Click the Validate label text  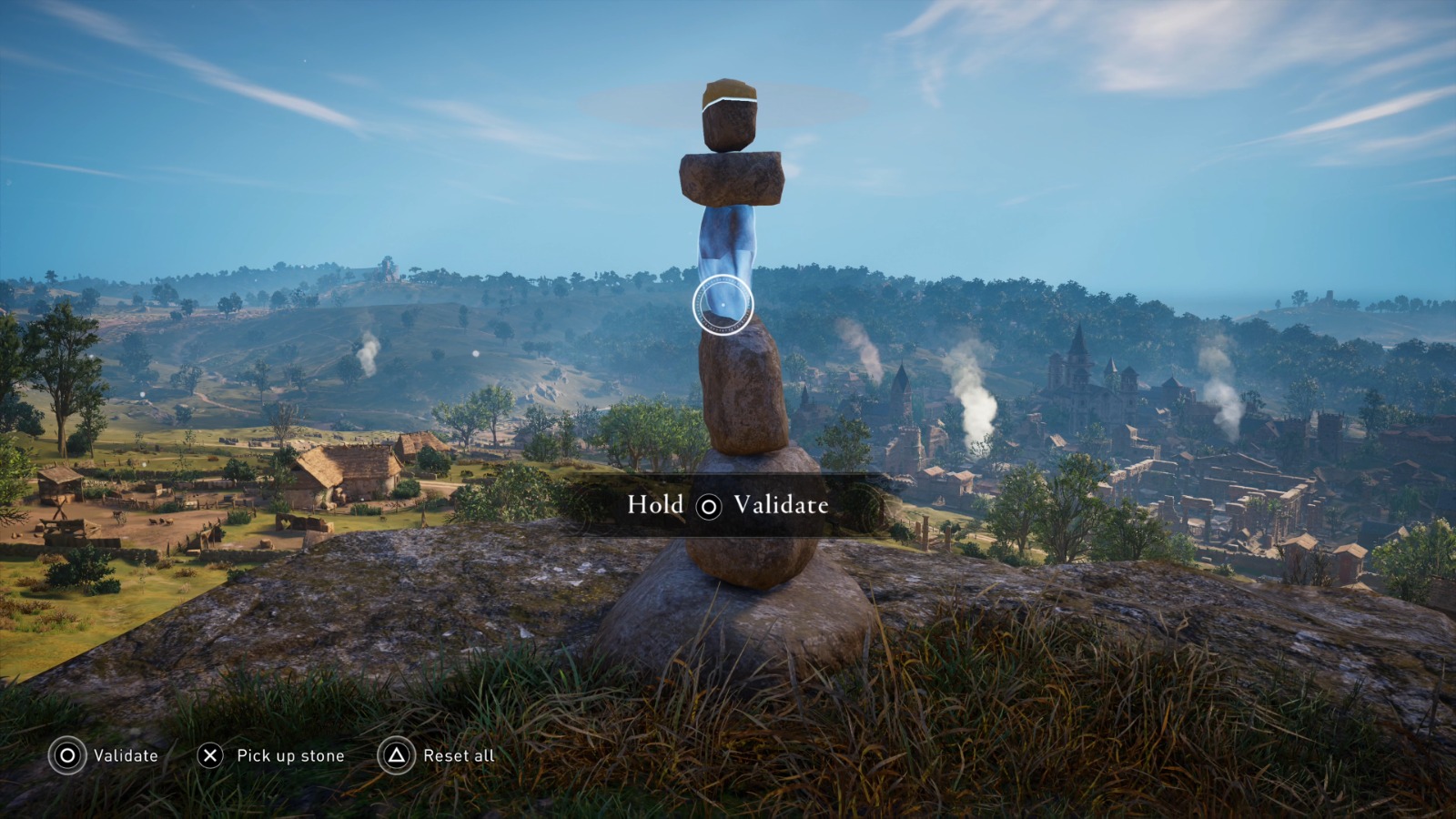pos(125,755)
